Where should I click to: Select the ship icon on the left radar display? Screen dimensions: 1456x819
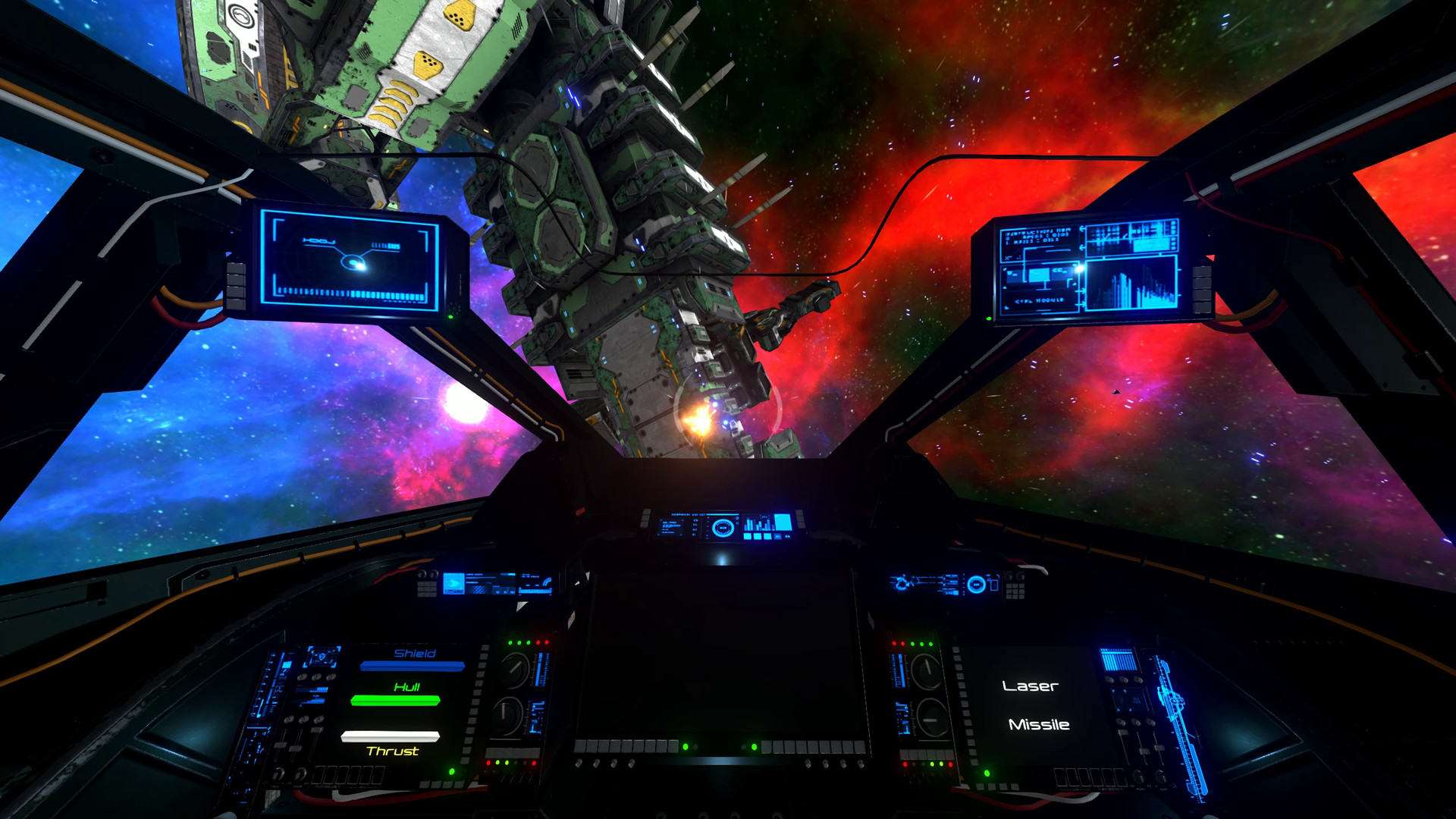pos(352,264)
